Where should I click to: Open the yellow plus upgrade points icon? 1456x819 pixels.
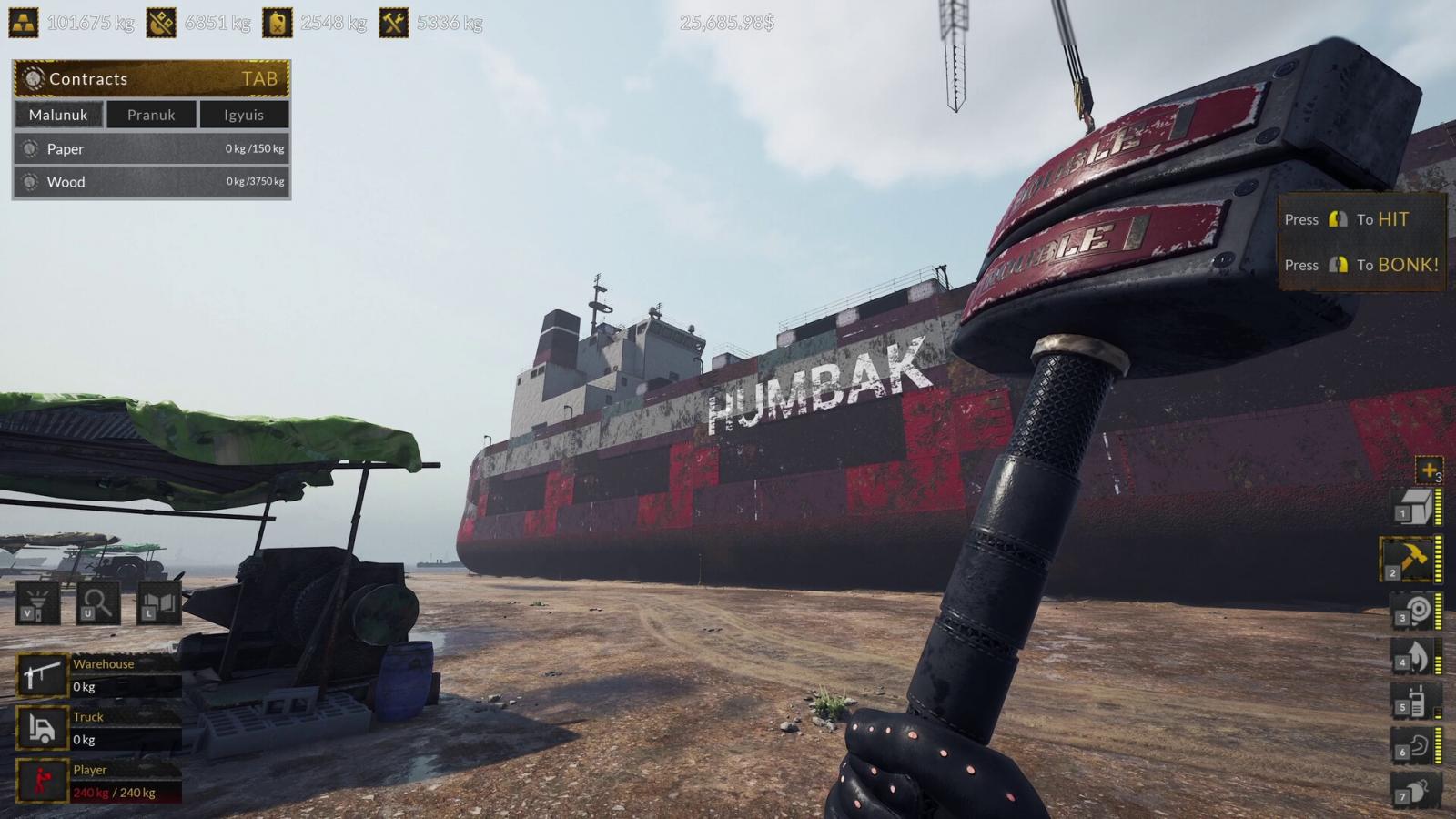(1428, 470)
